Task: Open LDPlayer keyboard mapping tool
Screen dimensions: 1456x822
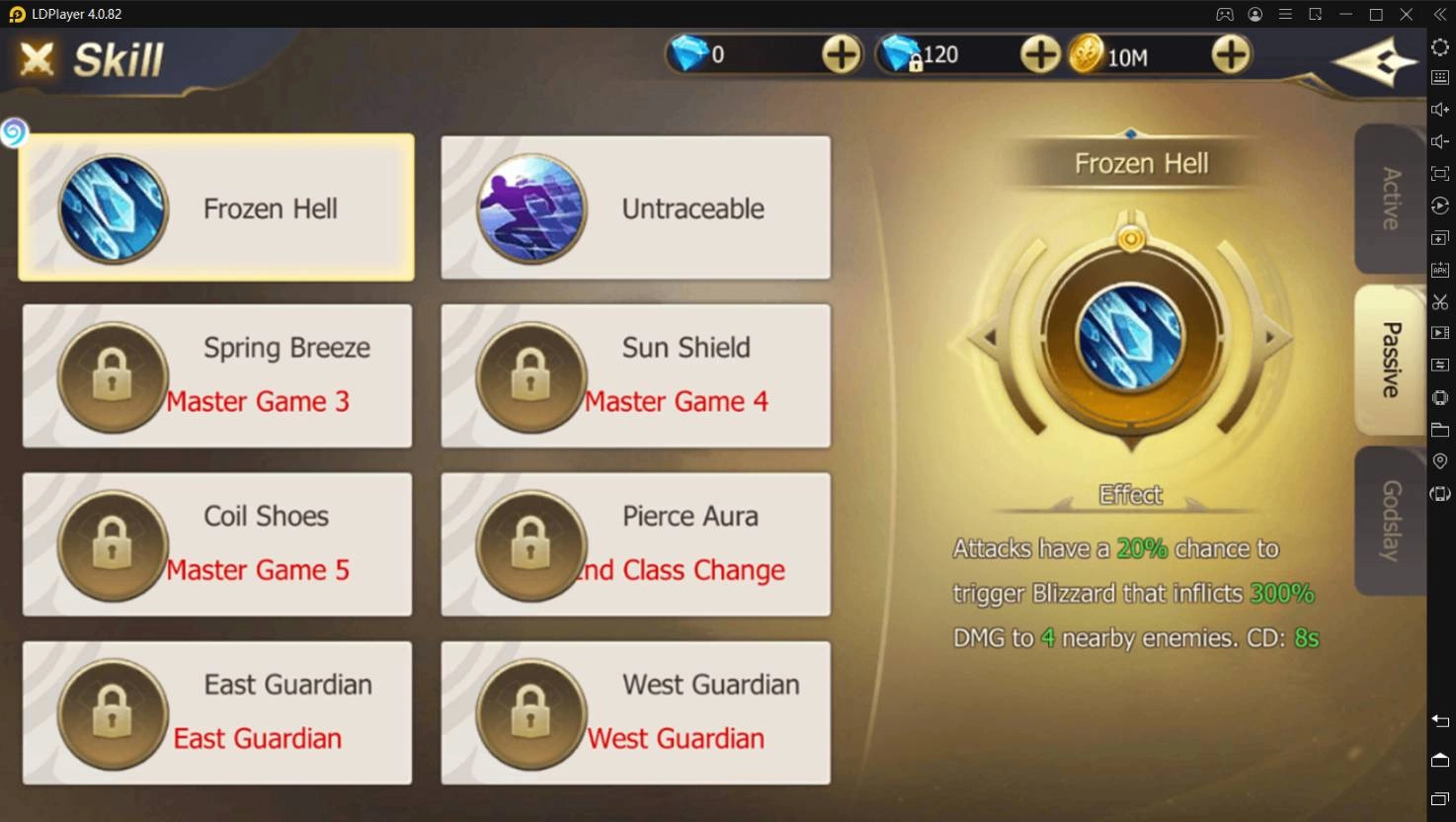Action: pos(1439,77)
